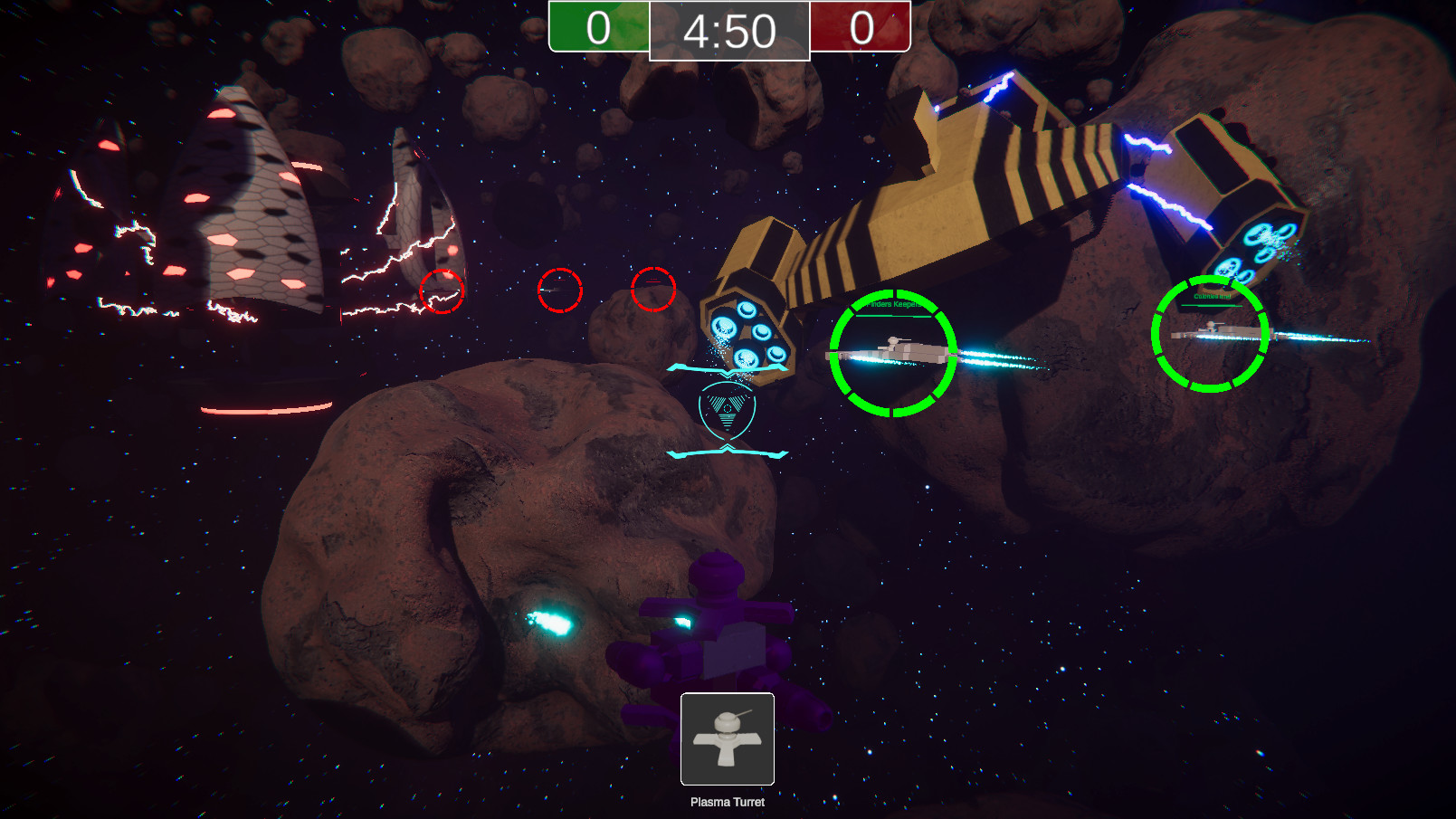1456x819 pixels.
Task: Expand the Plasma Turret selection card
Action: 727,740
